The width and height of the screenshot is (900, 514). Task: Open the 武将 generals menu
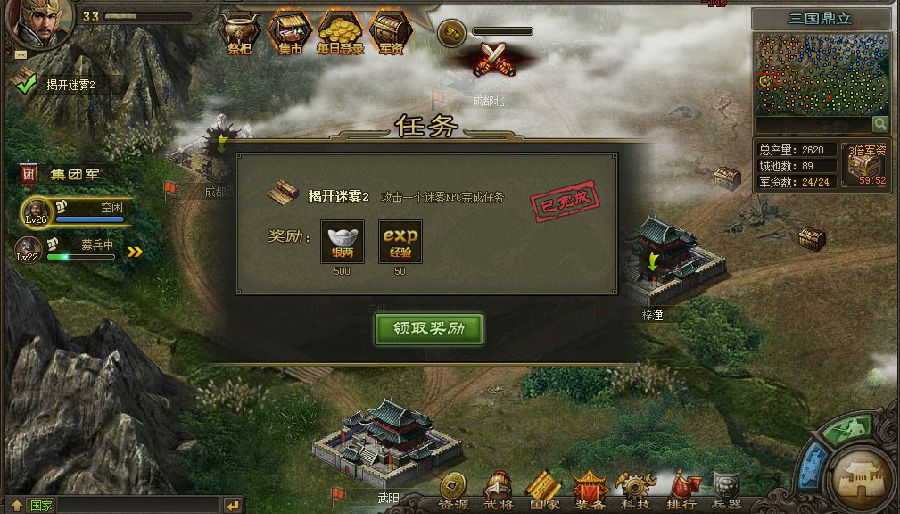click(498, 490)
